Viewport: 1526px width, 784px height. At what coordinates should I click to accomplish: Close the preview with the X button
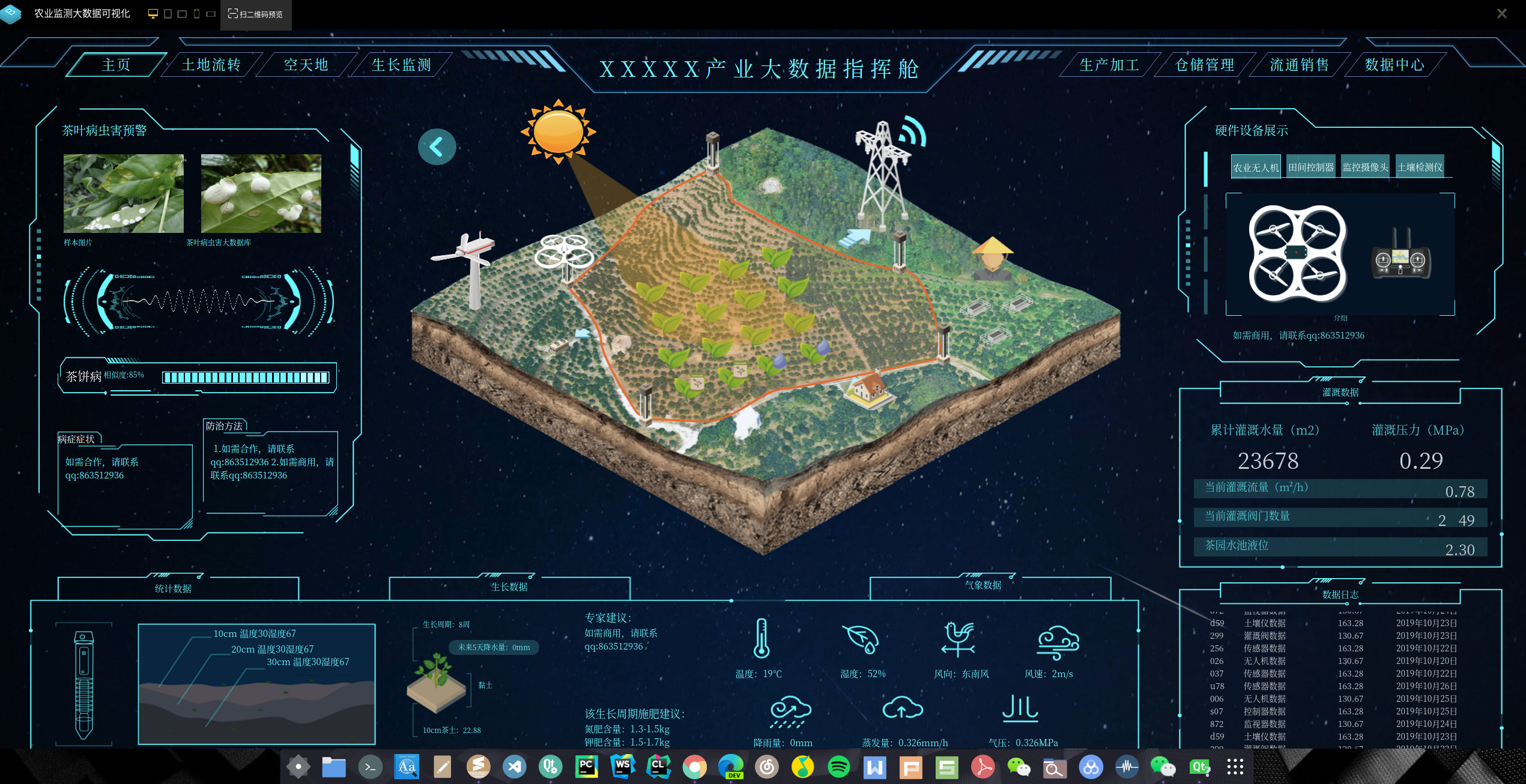point(1501,14)
